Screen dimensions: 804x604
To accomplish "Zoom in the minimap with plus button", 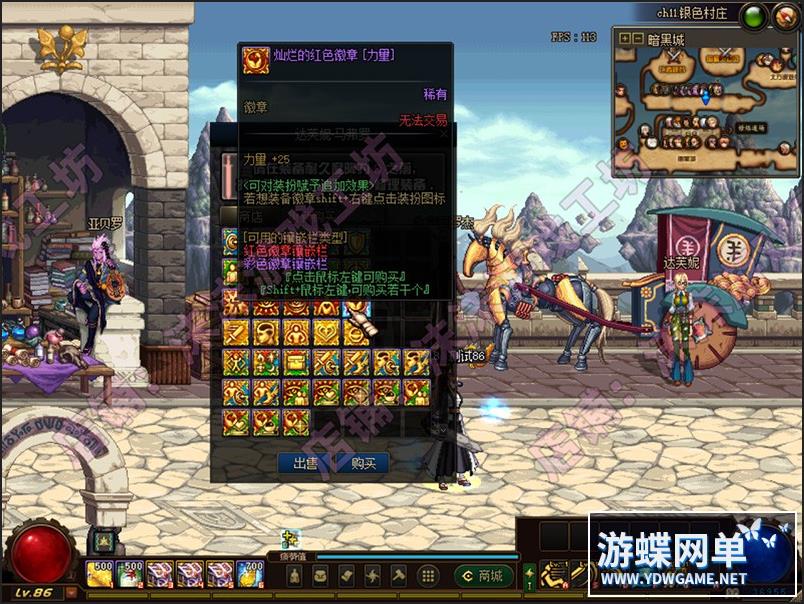I will (x=625, y=39).
